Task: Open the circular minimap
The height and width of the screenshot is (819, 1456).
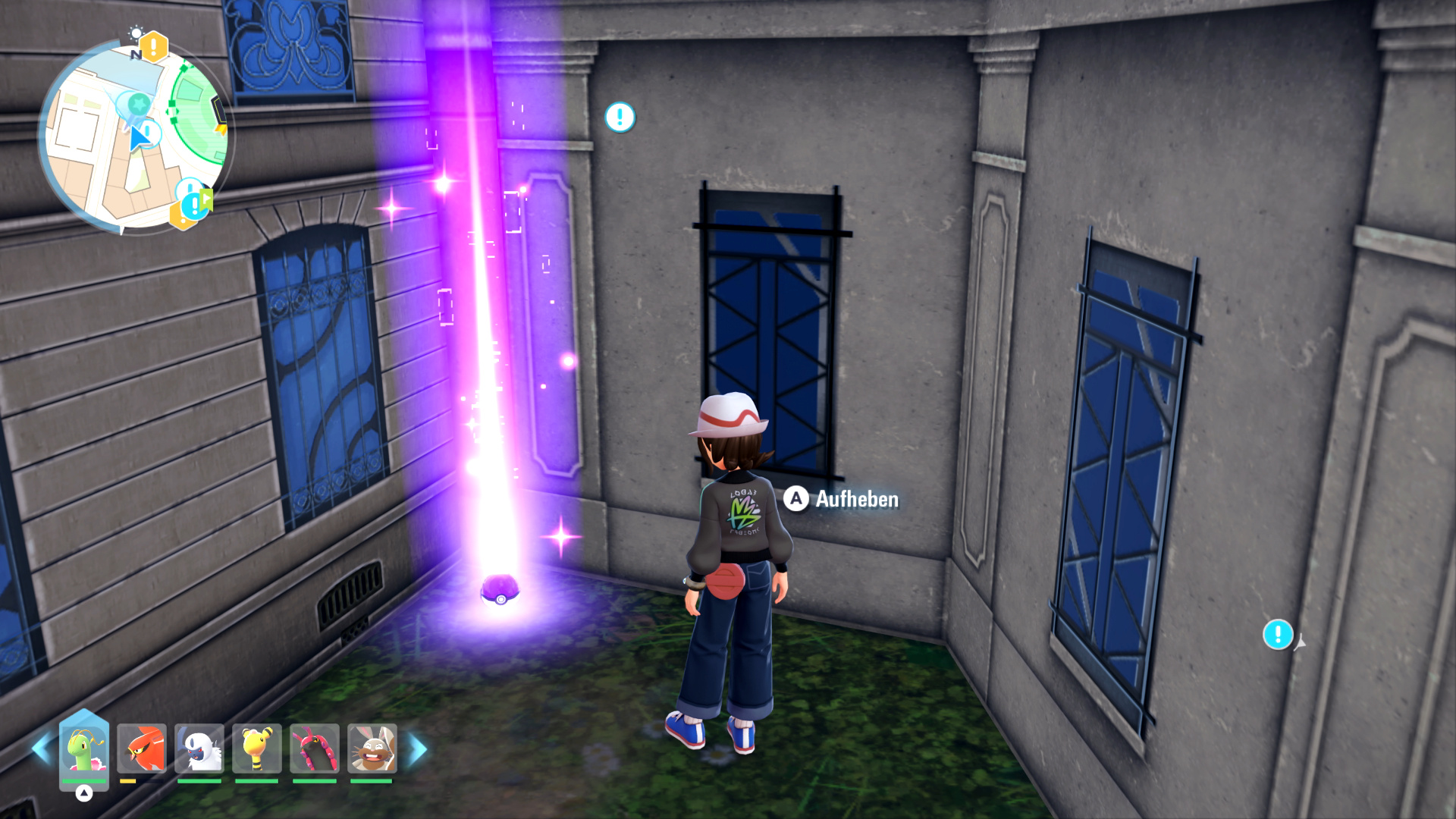Action: (x=133, y=136)
